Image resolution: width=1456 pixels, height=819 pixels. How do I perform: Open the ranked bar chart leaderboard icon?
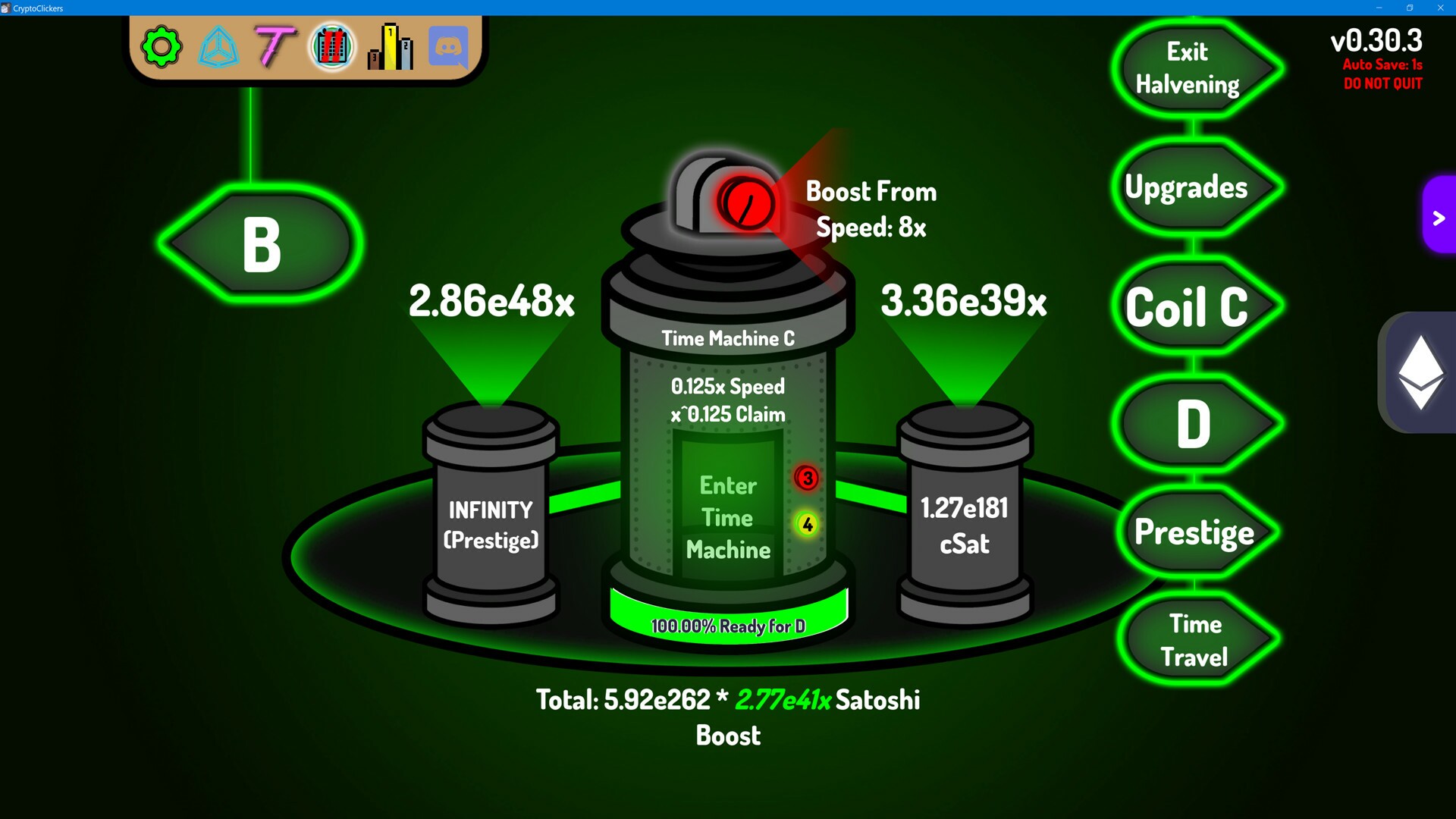[389, 47]
